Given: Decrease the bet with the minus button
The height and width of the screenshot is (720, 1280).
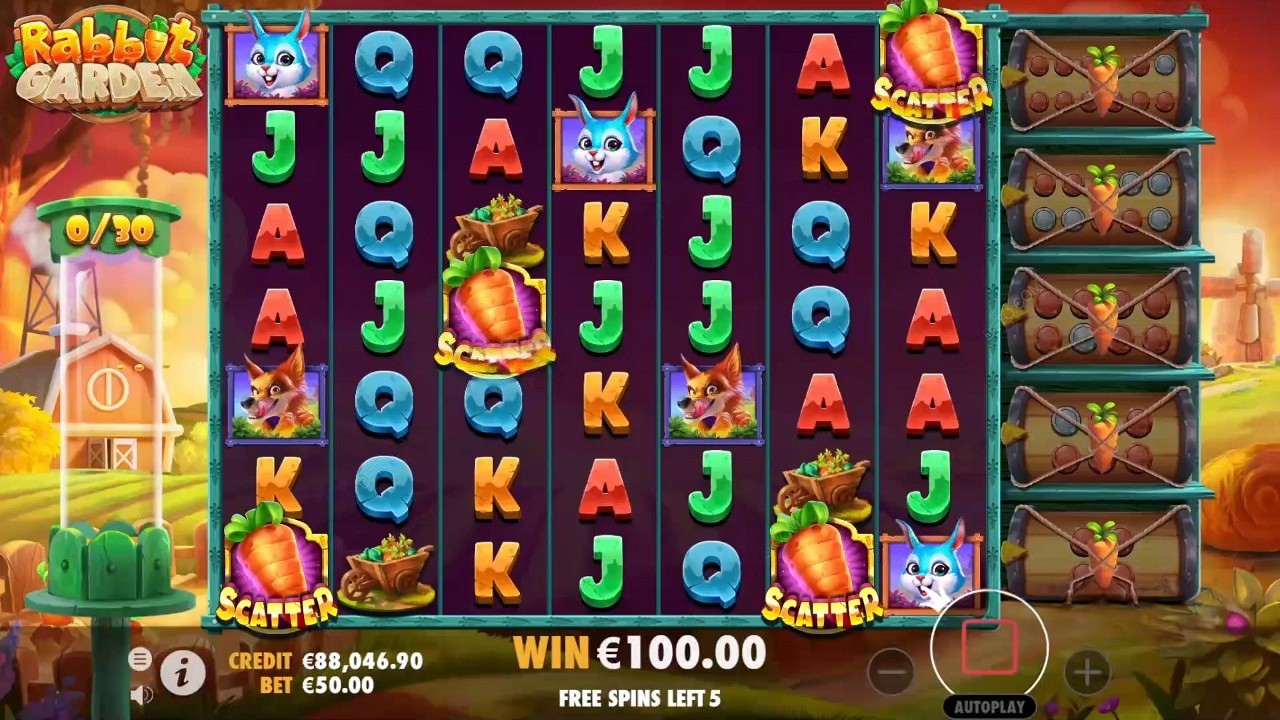Looking at the screenshot, I should [x=891, y=672].
